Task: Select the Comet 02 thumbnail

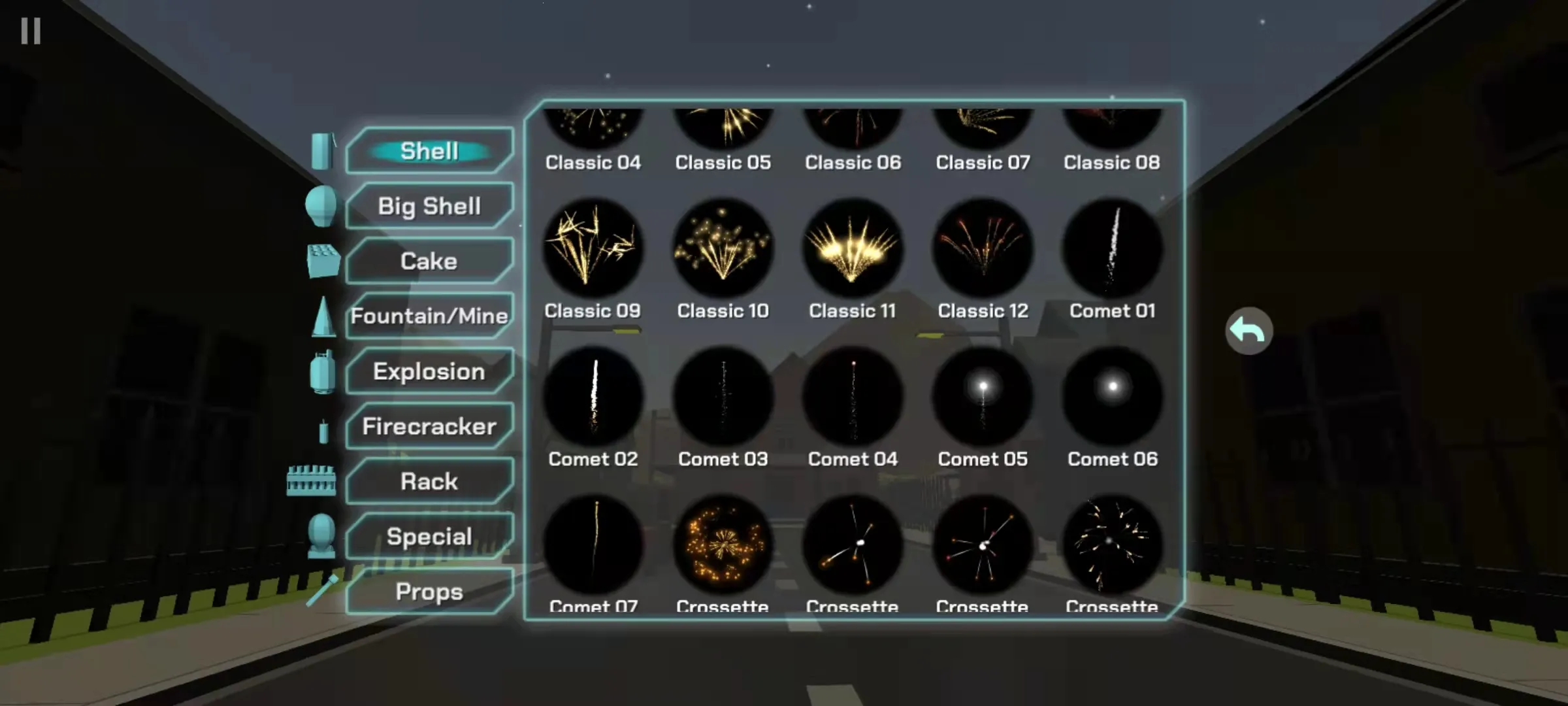Action: click(x=593, y=397)
